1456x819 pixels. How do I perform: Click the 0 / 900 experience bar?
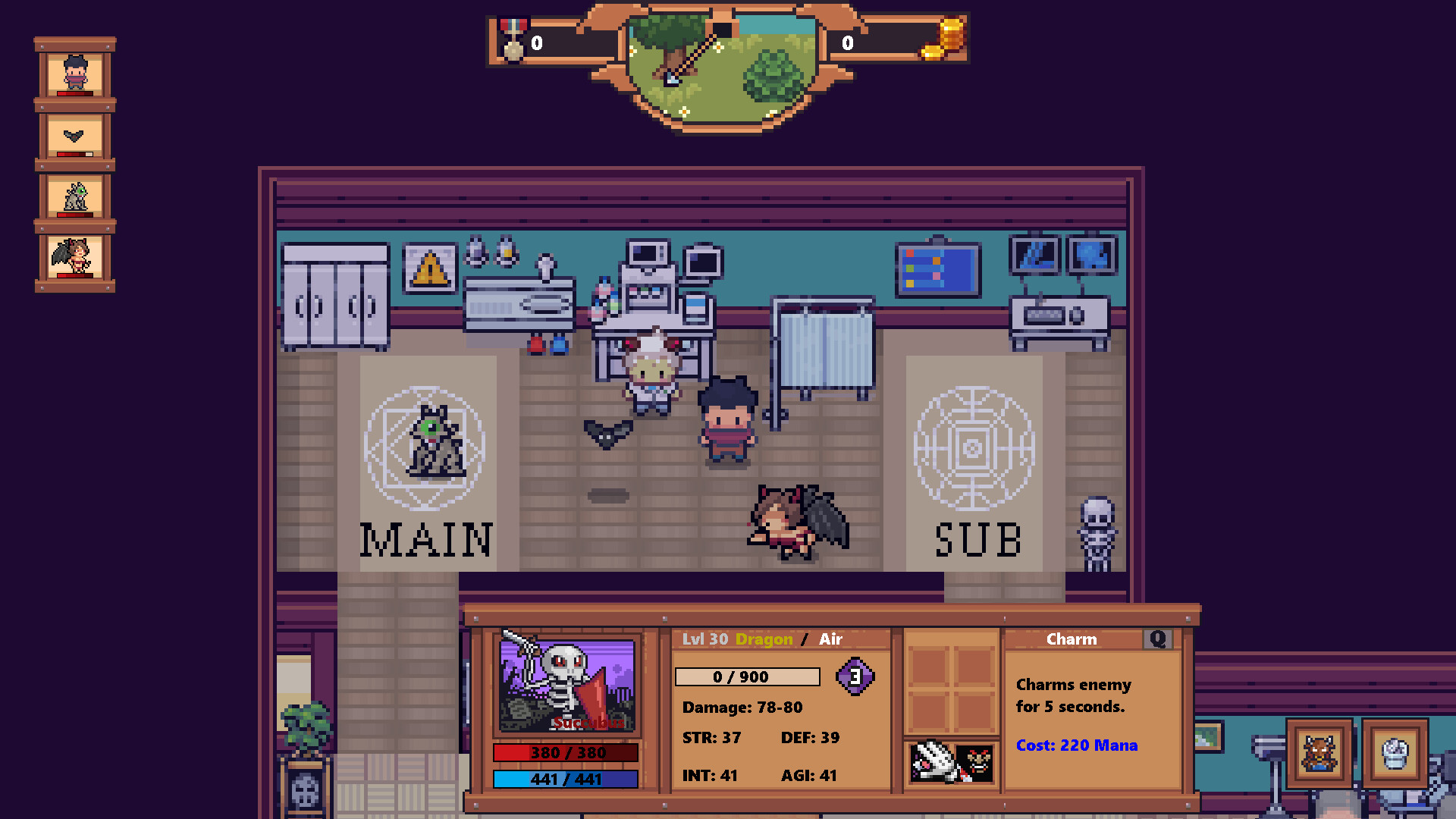[x=746, y=676]
